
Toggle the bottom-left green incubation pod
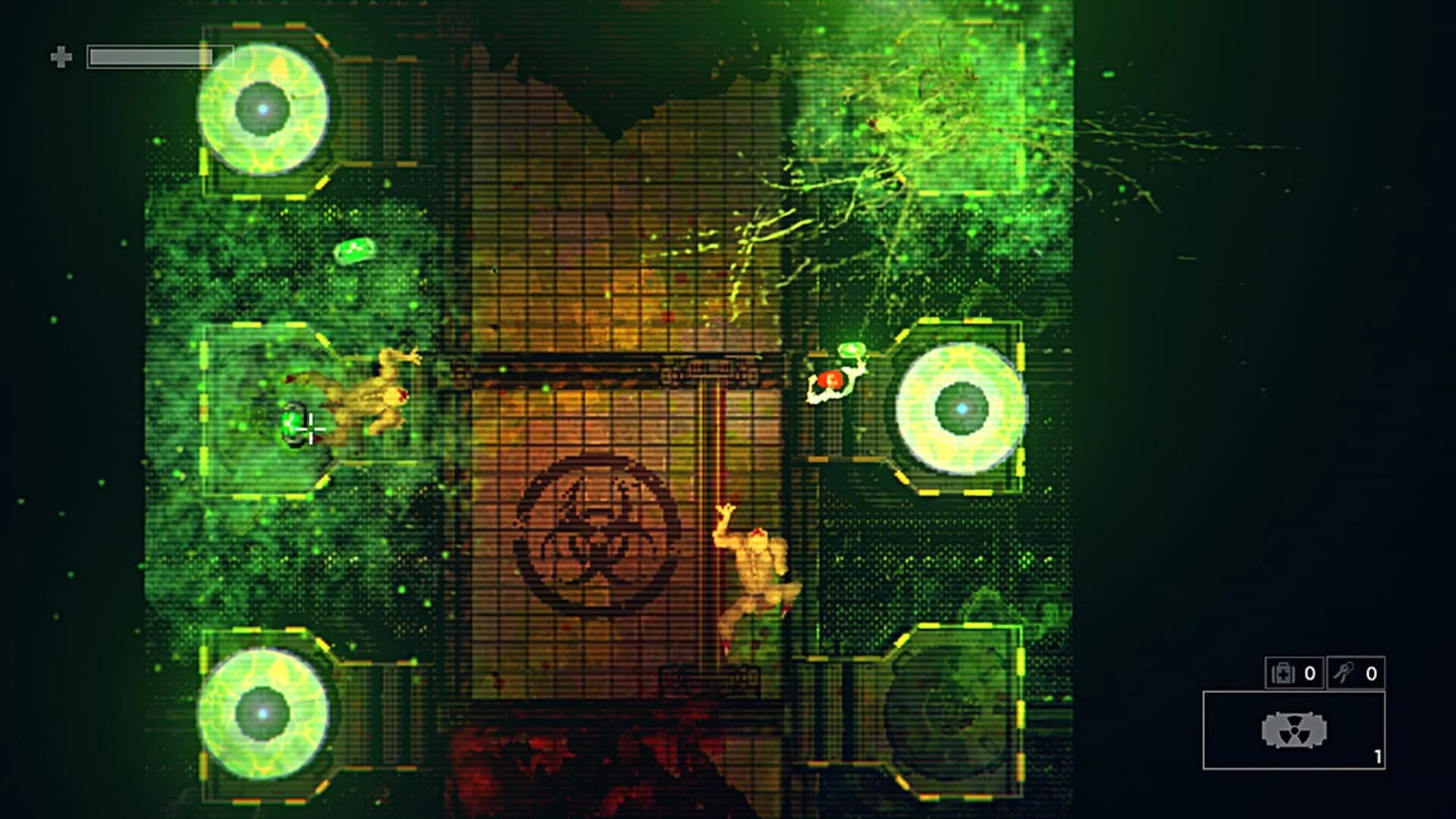pos(264,711)
